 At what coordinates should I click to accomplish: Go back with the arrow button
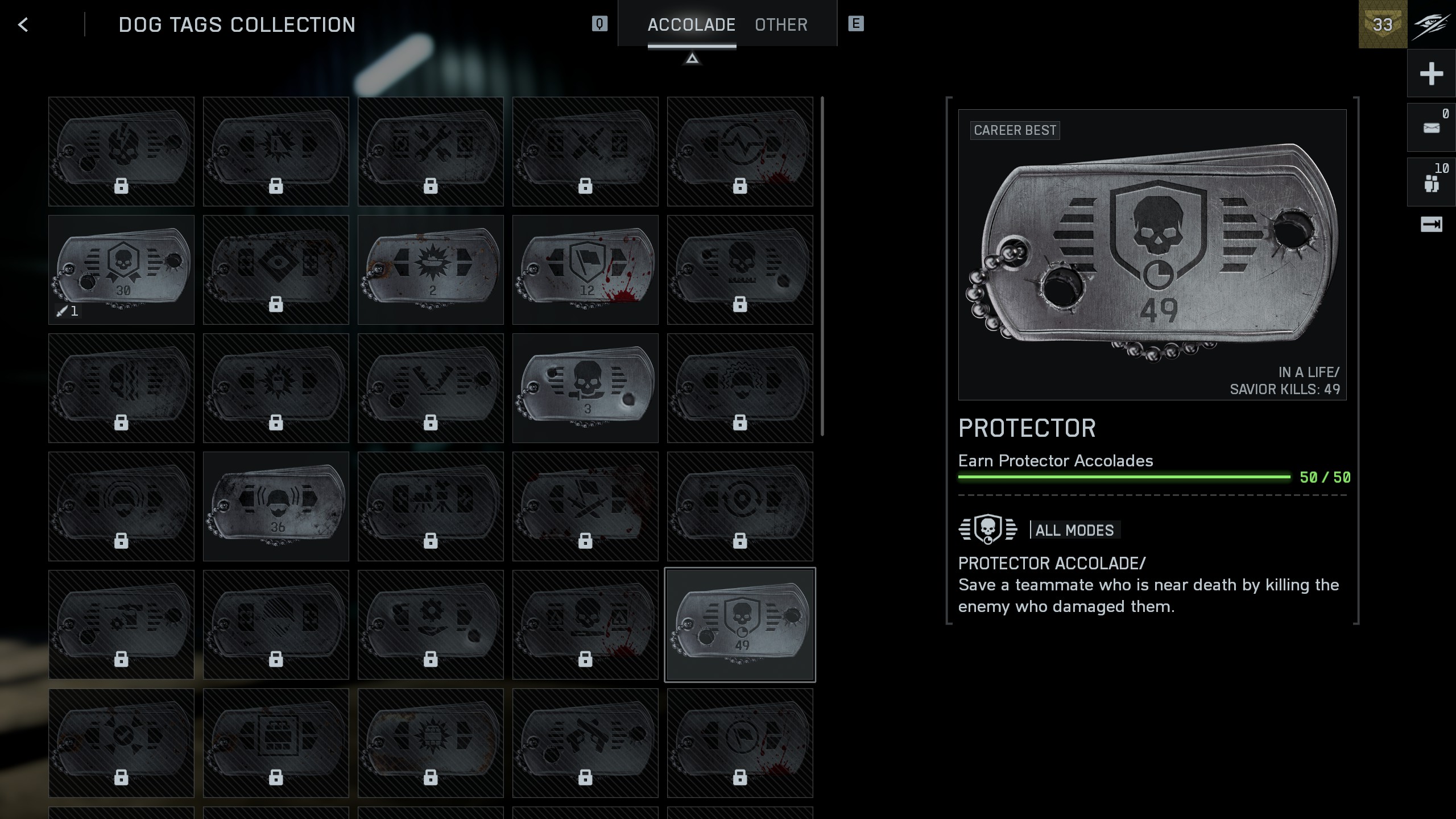pyautogui.click(x=23, y=24)
